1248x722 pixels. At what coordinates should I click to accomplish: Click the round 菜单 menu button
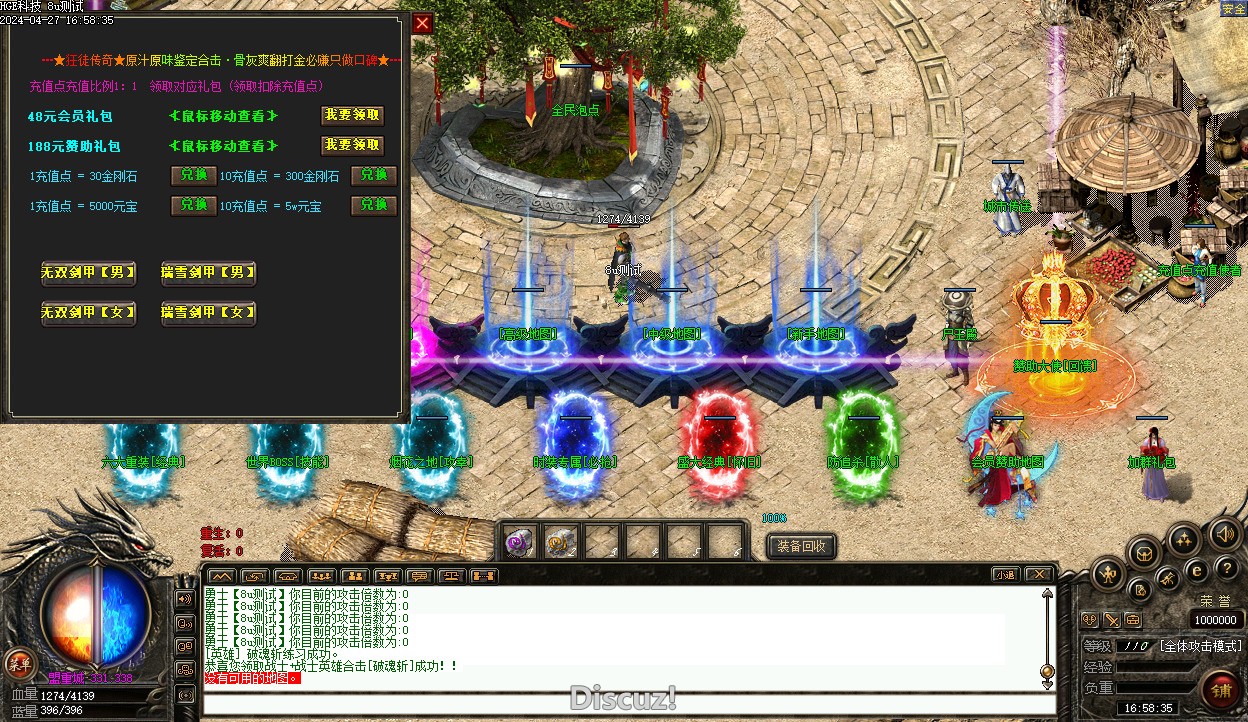pos(19,662)
